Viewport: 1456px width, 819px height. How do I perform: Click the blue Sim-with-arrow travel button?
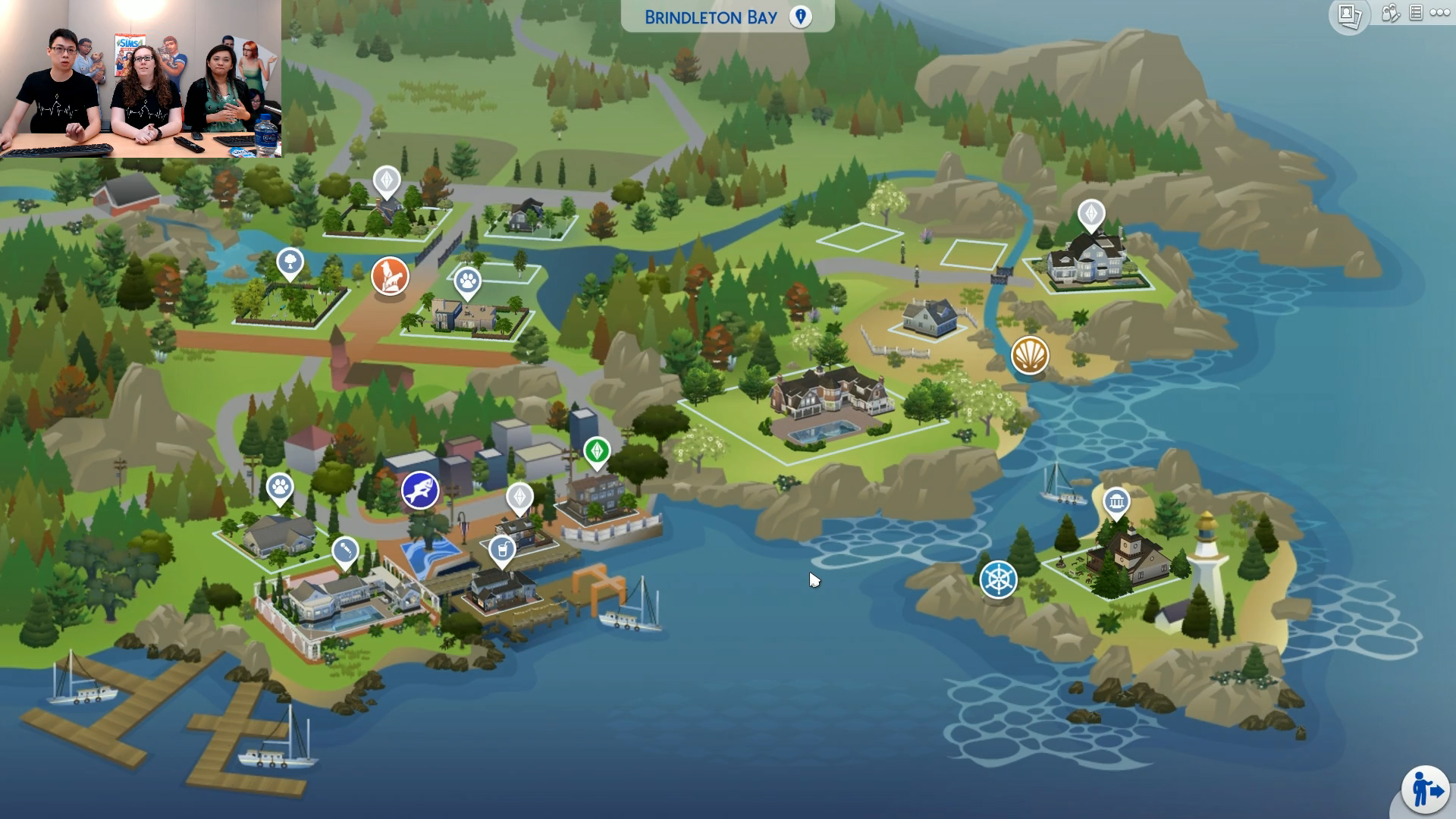tap(1426, 790)
